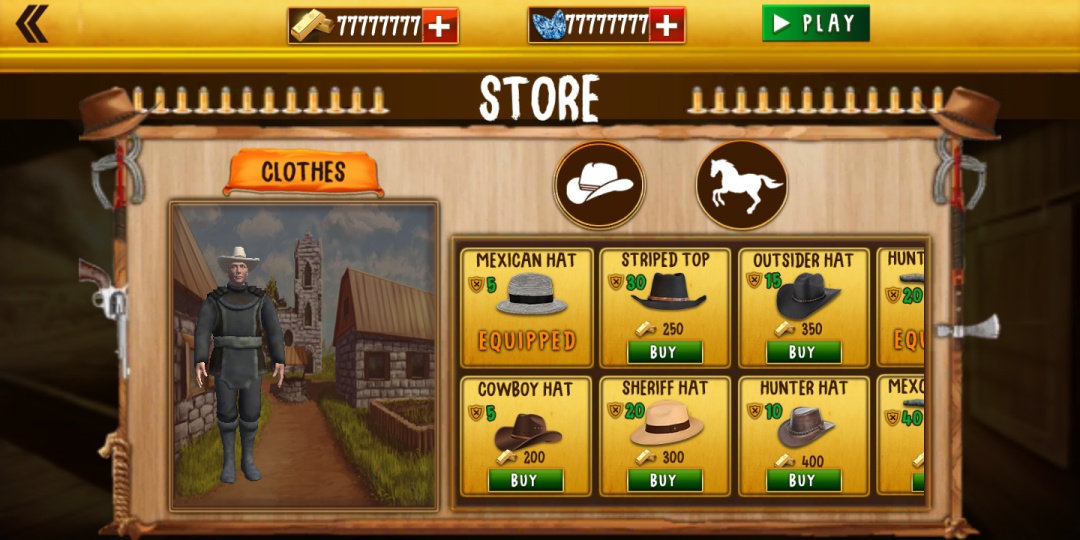Switch to the horse category icon

coord(742,185)
